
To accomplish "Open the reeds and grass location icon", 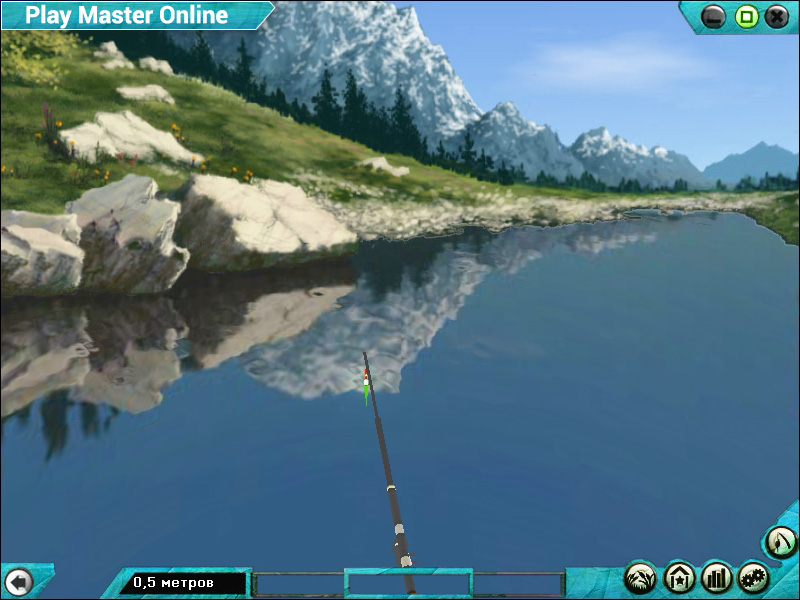I will (641, 577).
